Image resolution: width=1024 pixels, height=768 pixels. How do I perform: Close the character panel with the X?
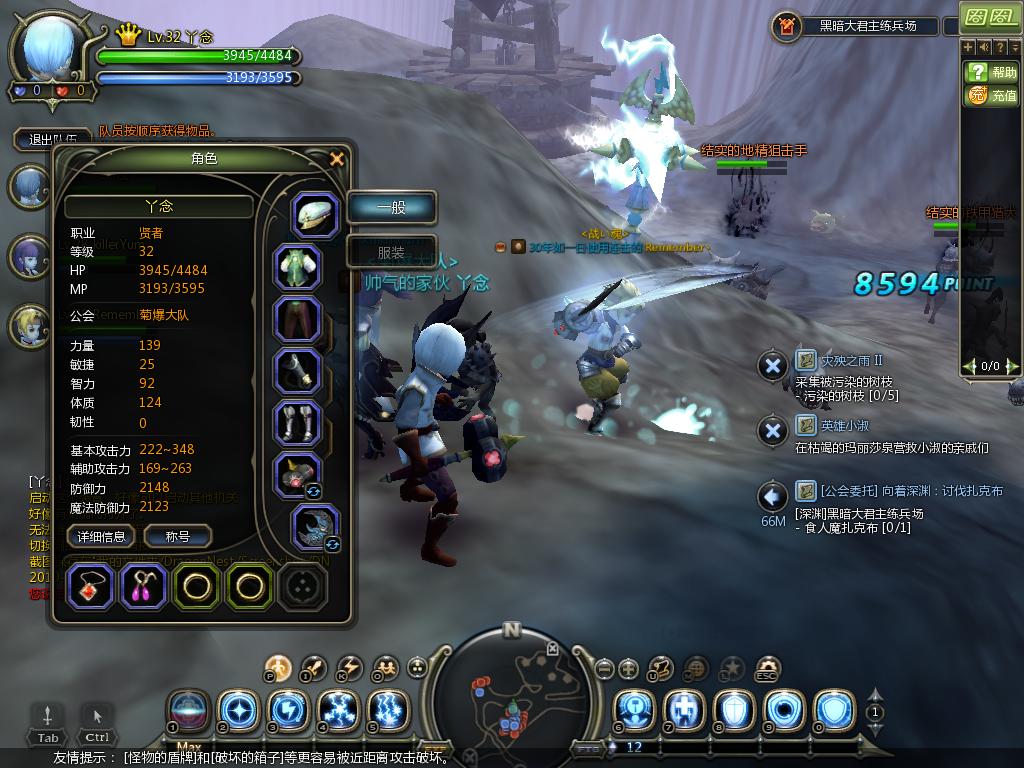pos(337,159)
